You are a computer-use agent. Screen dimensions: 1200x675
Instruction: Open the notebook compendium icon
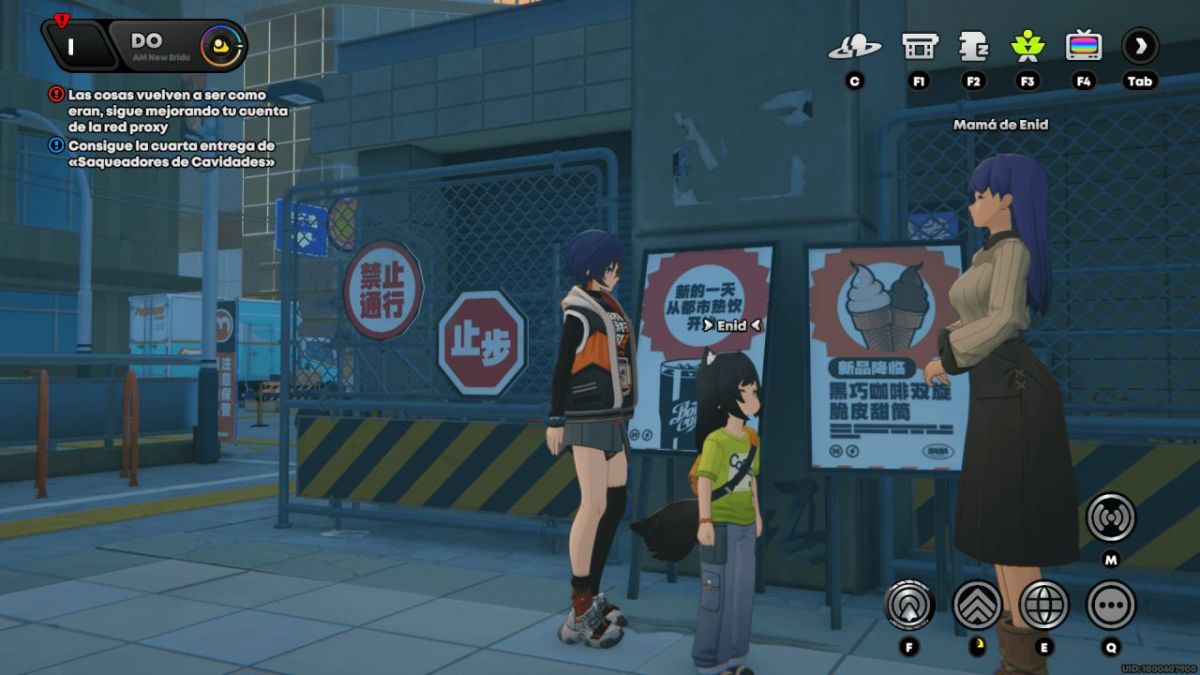[x=973, y=46]
